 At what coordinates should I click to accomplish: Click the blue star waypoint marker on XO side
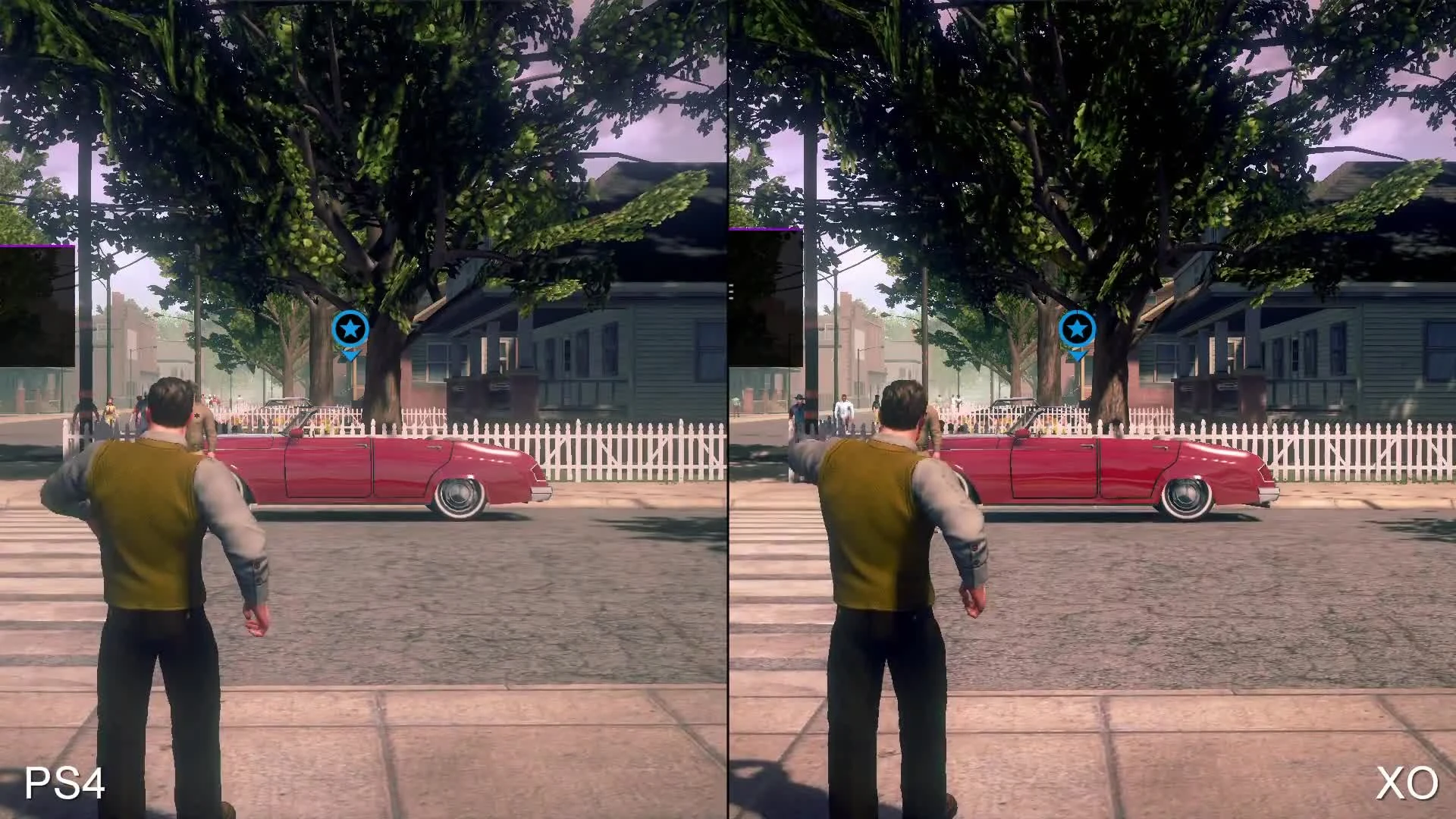coord(1076,329)
